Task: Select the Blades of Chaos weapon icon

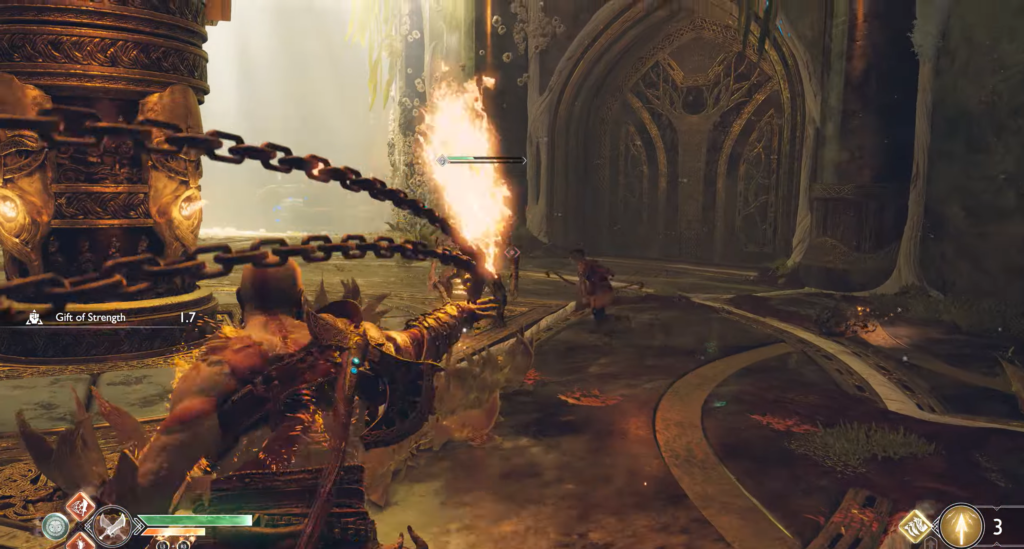Action: click(x=110, y=525)
